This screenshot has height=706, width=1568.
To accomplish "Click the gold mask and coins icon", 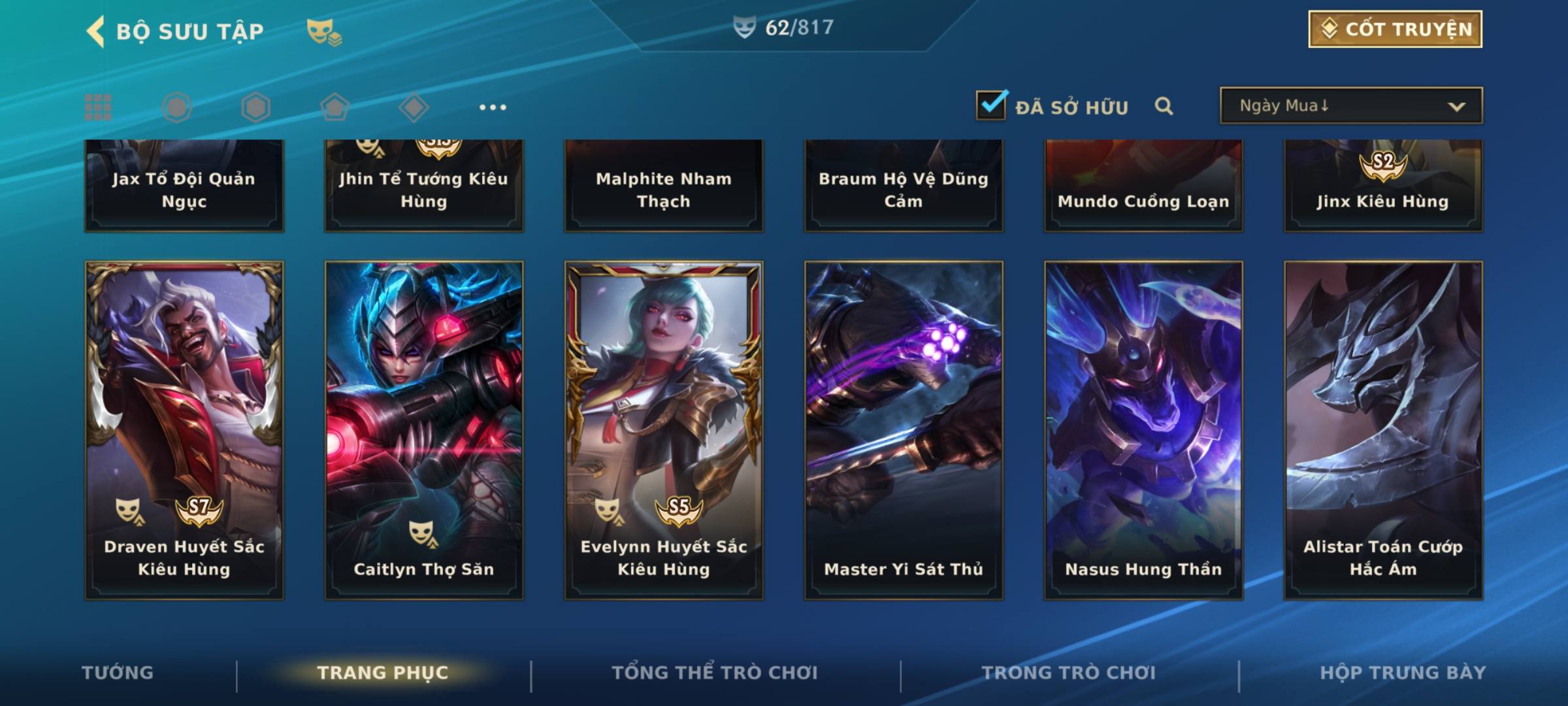I will point(324,31).
